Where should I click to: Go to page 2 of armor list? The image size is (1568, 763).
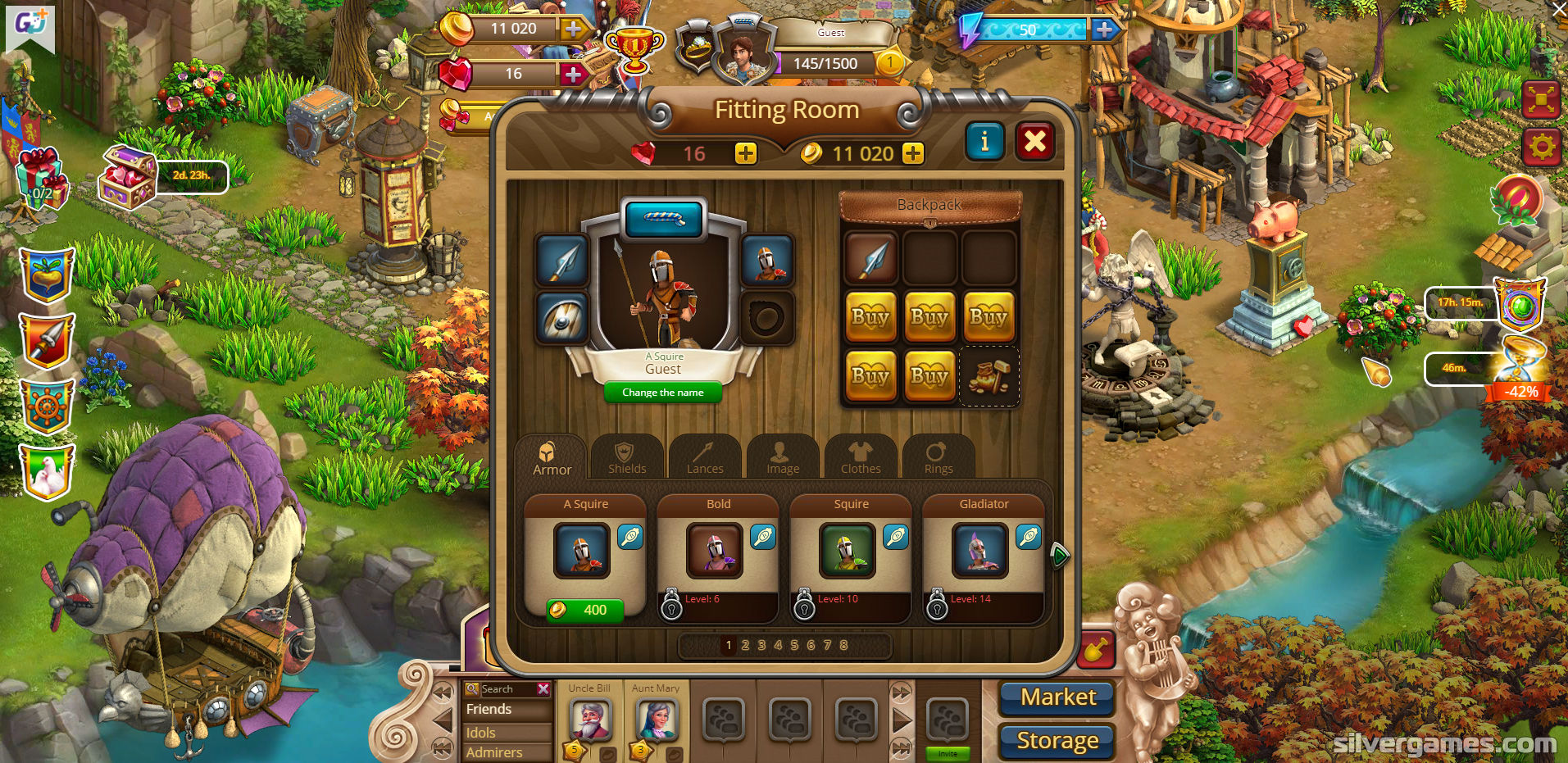pos(745,645)
